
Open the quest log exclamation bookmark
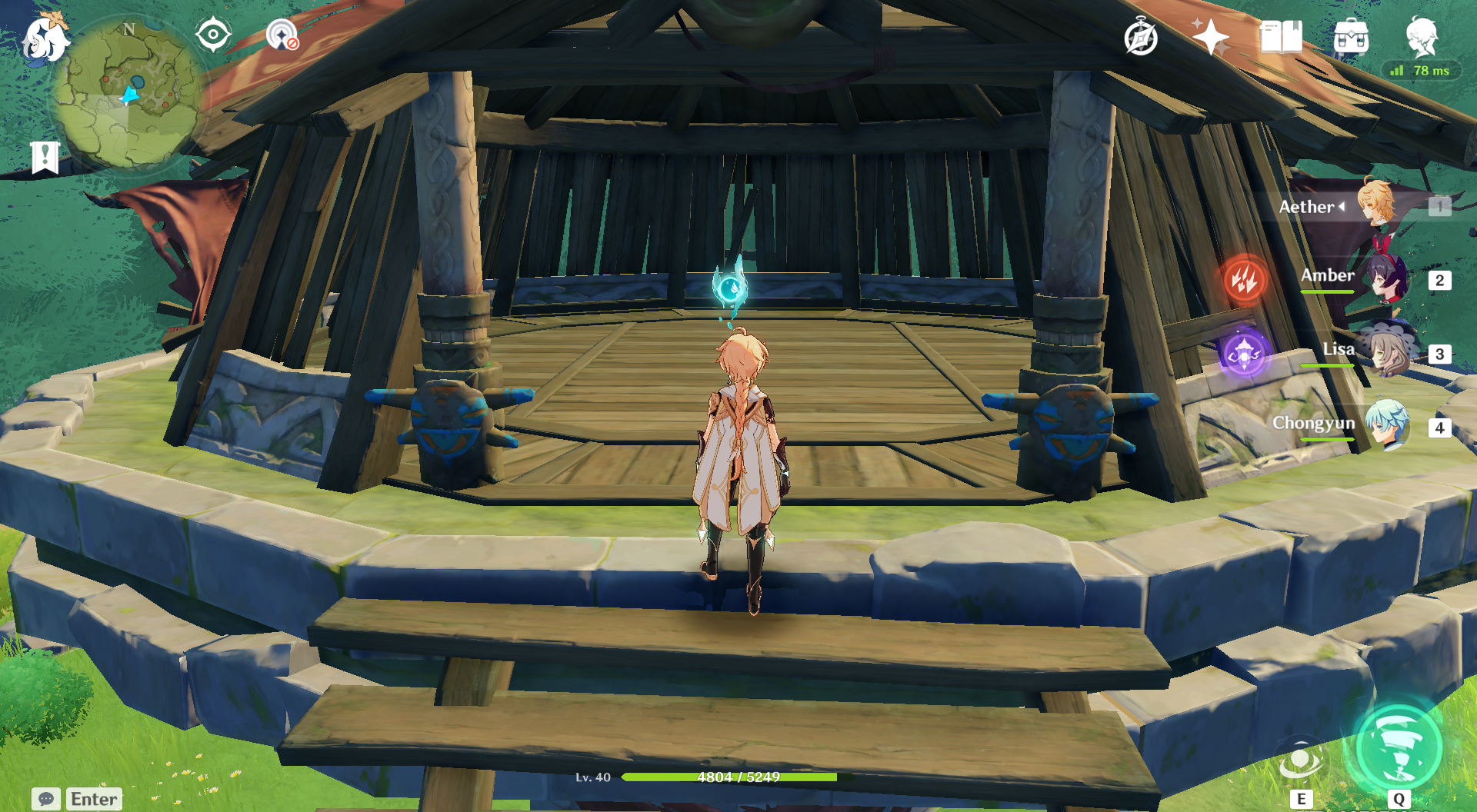pyautogui.click(x=45, y=158)
